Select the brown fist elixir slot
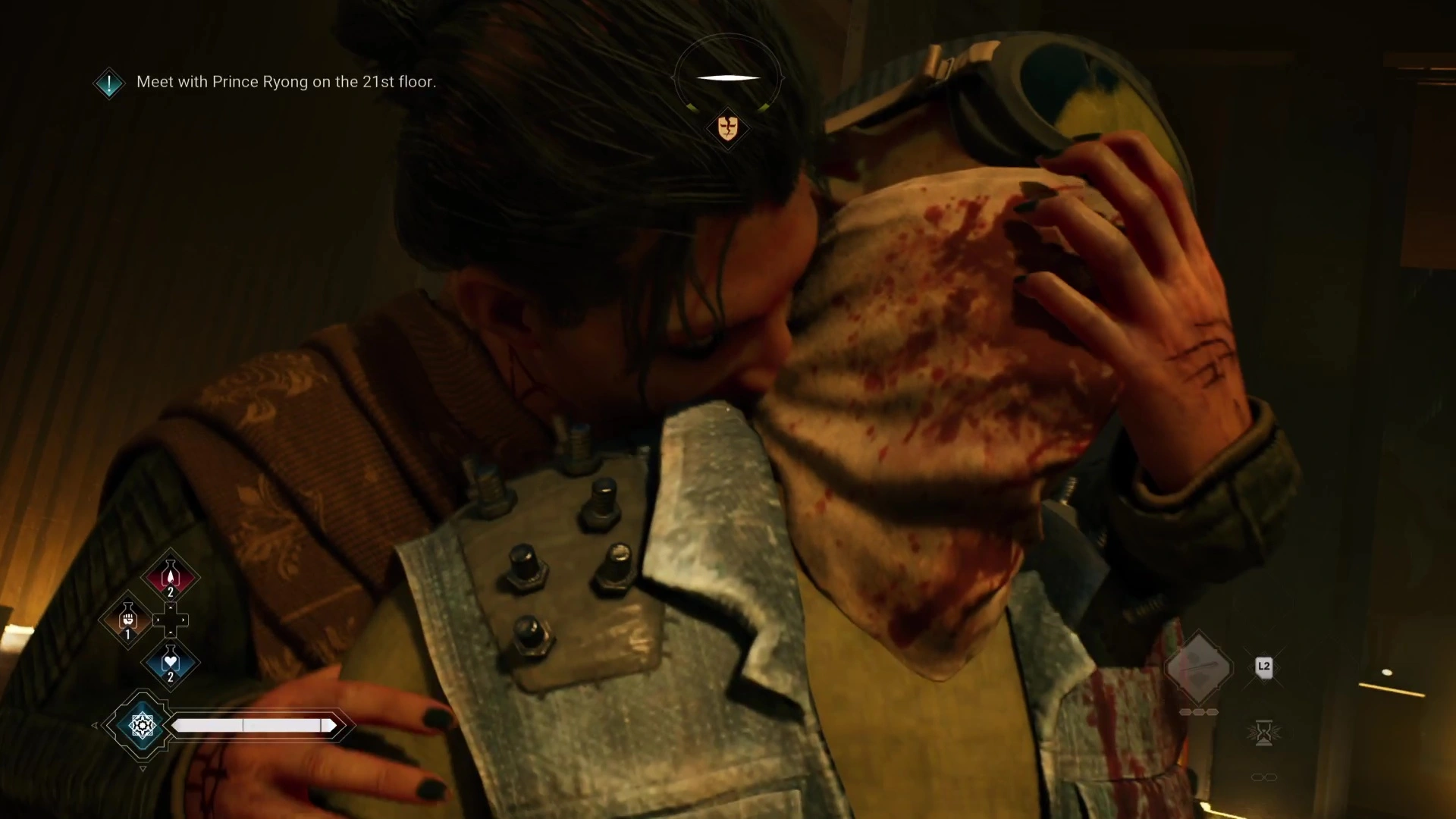The image size is (1456, 819). [128, 620]
